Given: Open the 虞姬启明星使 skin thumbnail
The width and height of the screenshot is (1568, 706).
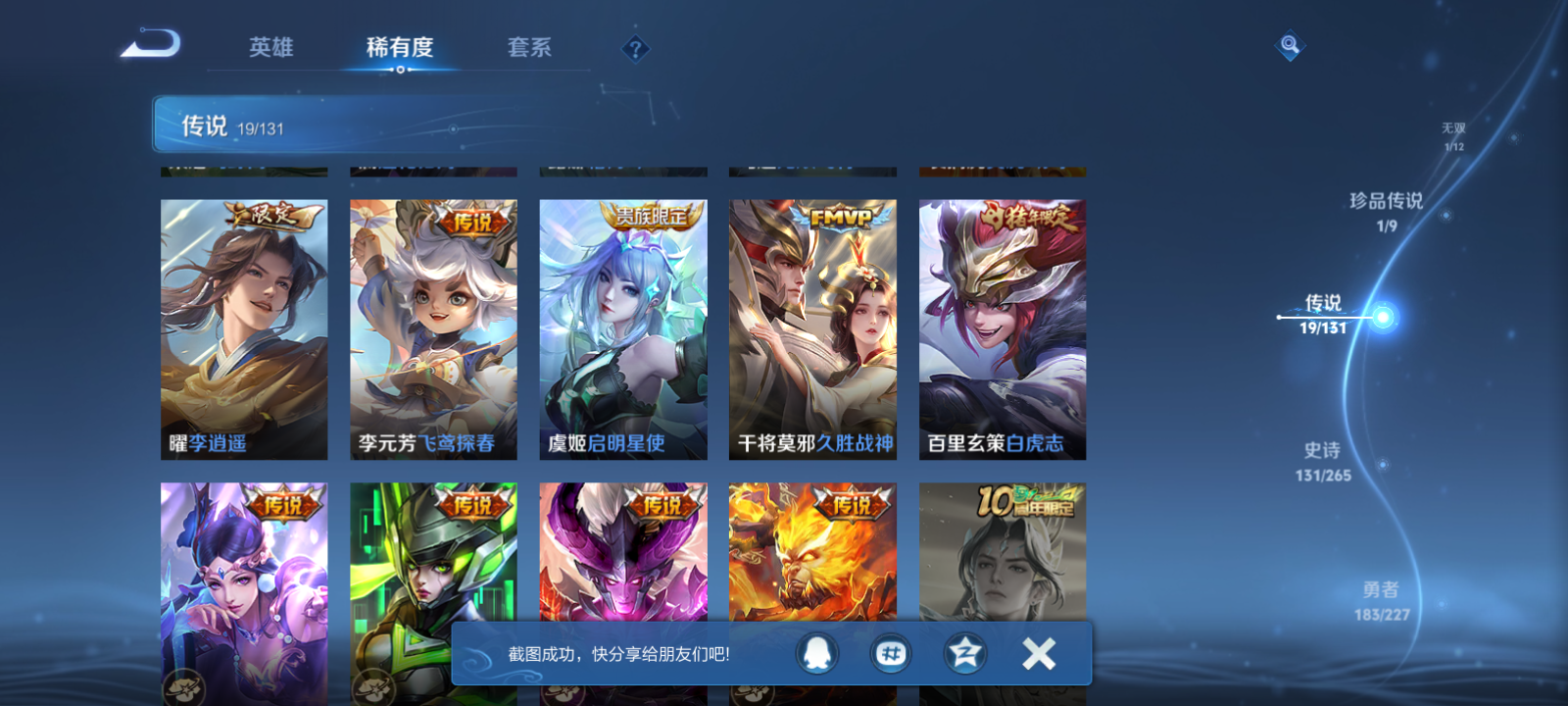Looking at the screenshot, I should (622, 324).
